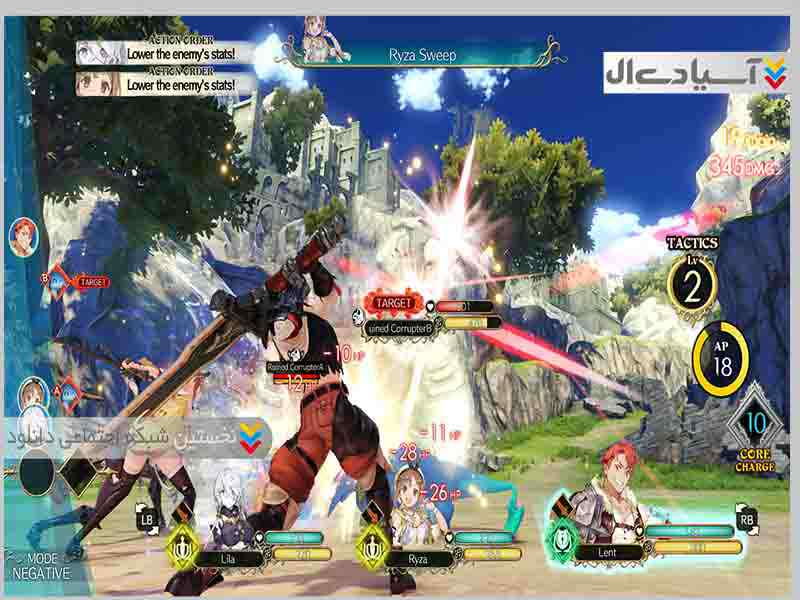Click the Tactics level 2 gauge
Screen dimensions: 800x600
coord(692,282)
